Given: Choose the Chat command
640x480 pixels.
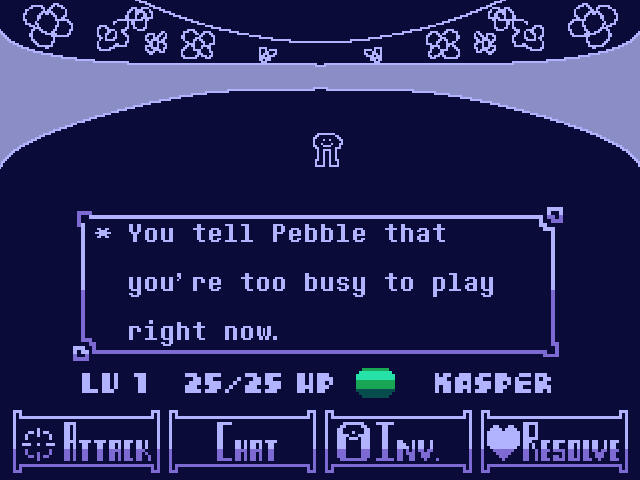Looking at the screenshot, I should point(242,441).
